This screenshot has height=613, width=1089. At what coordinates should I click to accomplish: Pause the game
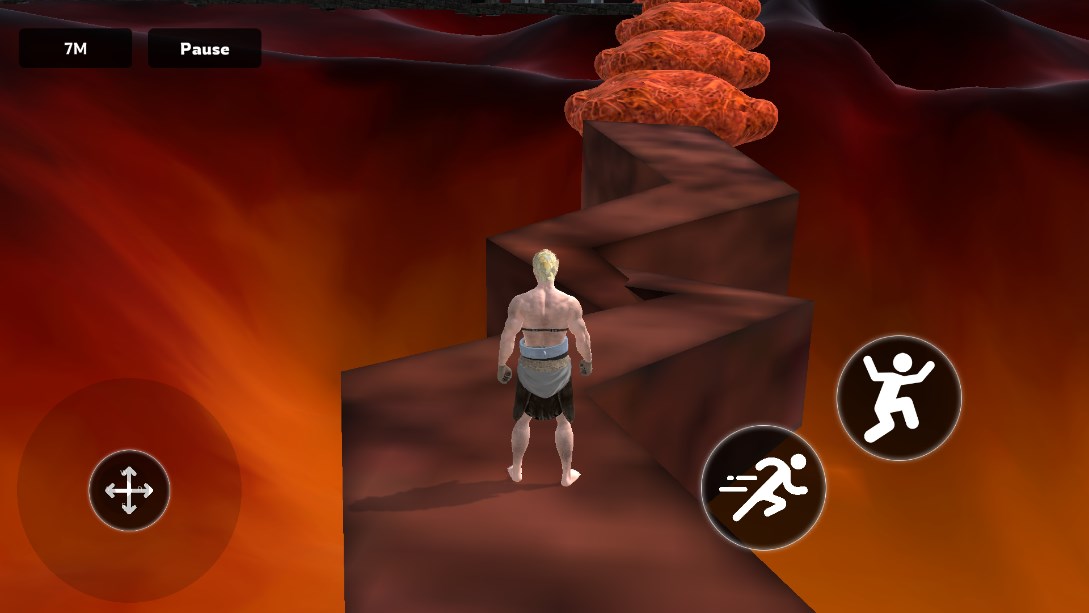tap(204, 48)
